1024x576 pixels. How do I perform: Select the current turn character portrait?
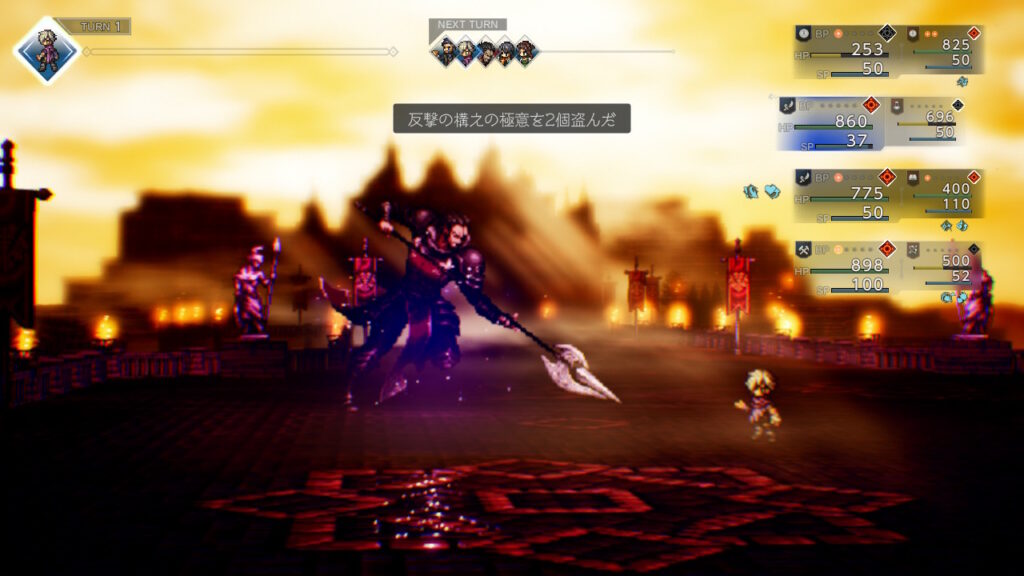pyautogui.click(x=46, y=51)
